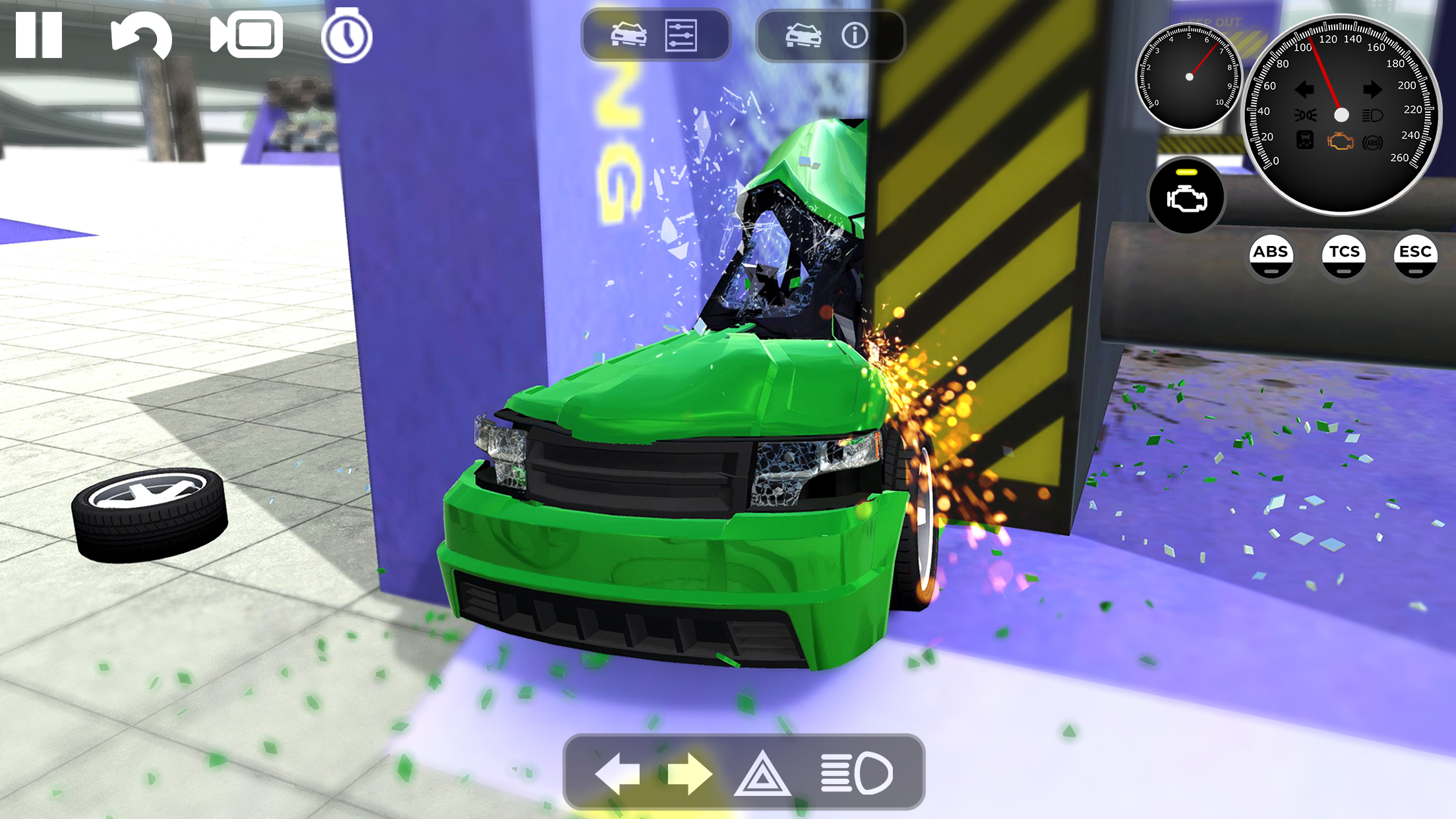1456x819 pixels.
Task: Click the fog light symbol on the speedometer
Action: pos(1305,115)
